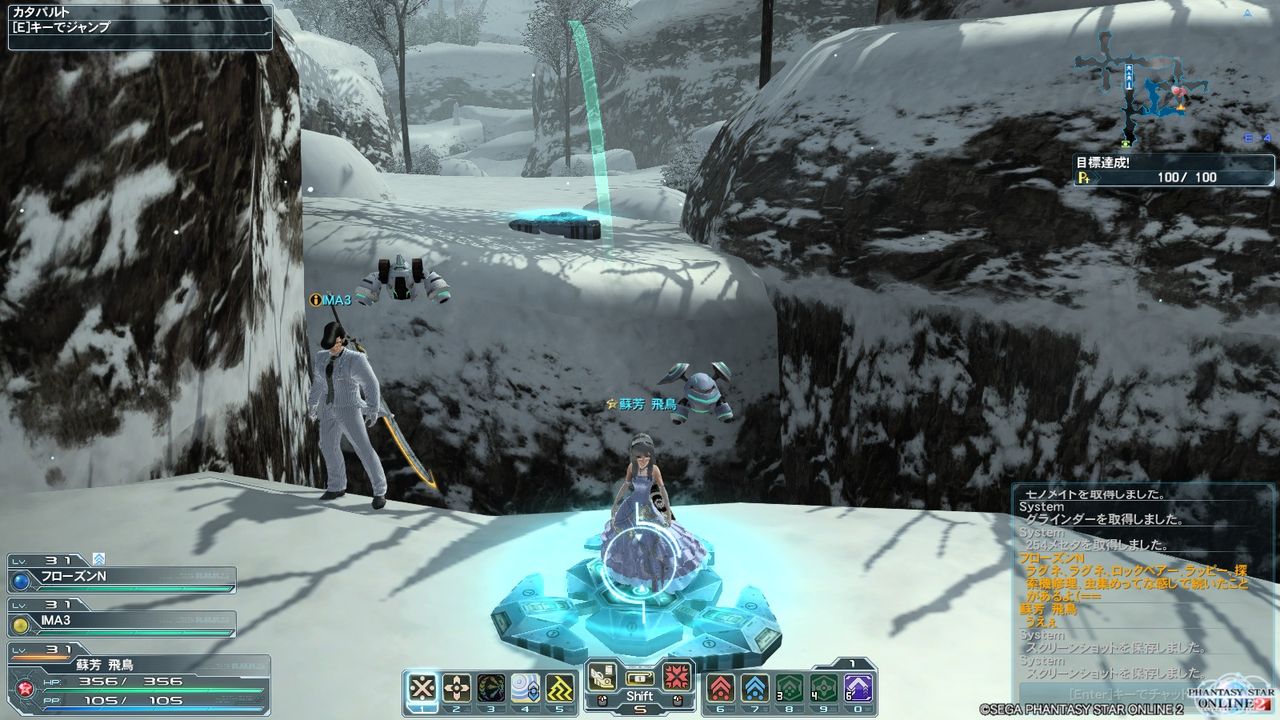Toggle the Shift sub-palette switch
This screenshot has height=720, width=1280.
(640, 677)
